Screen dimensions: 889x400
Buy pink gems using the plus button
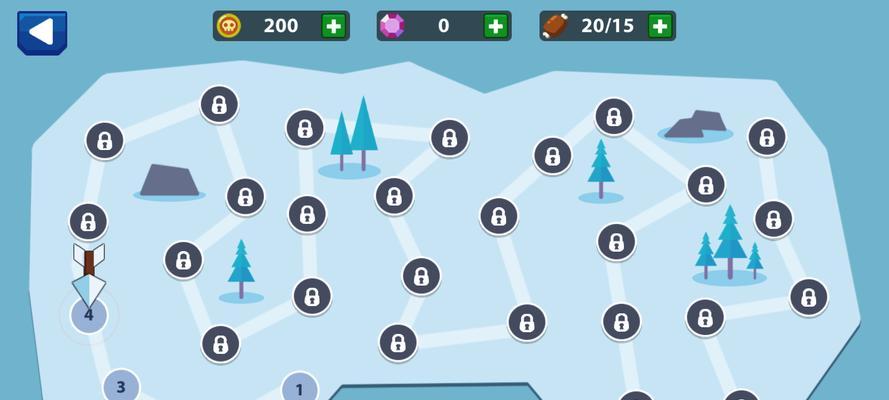click(495, 26)
